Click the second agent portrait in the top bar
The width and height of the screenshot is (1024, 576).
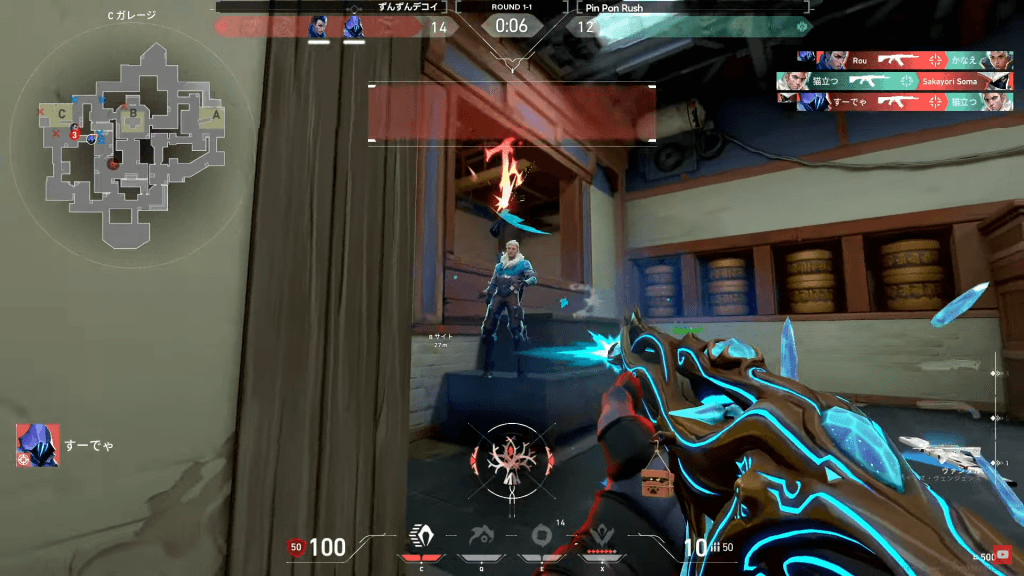pos(352,27)
